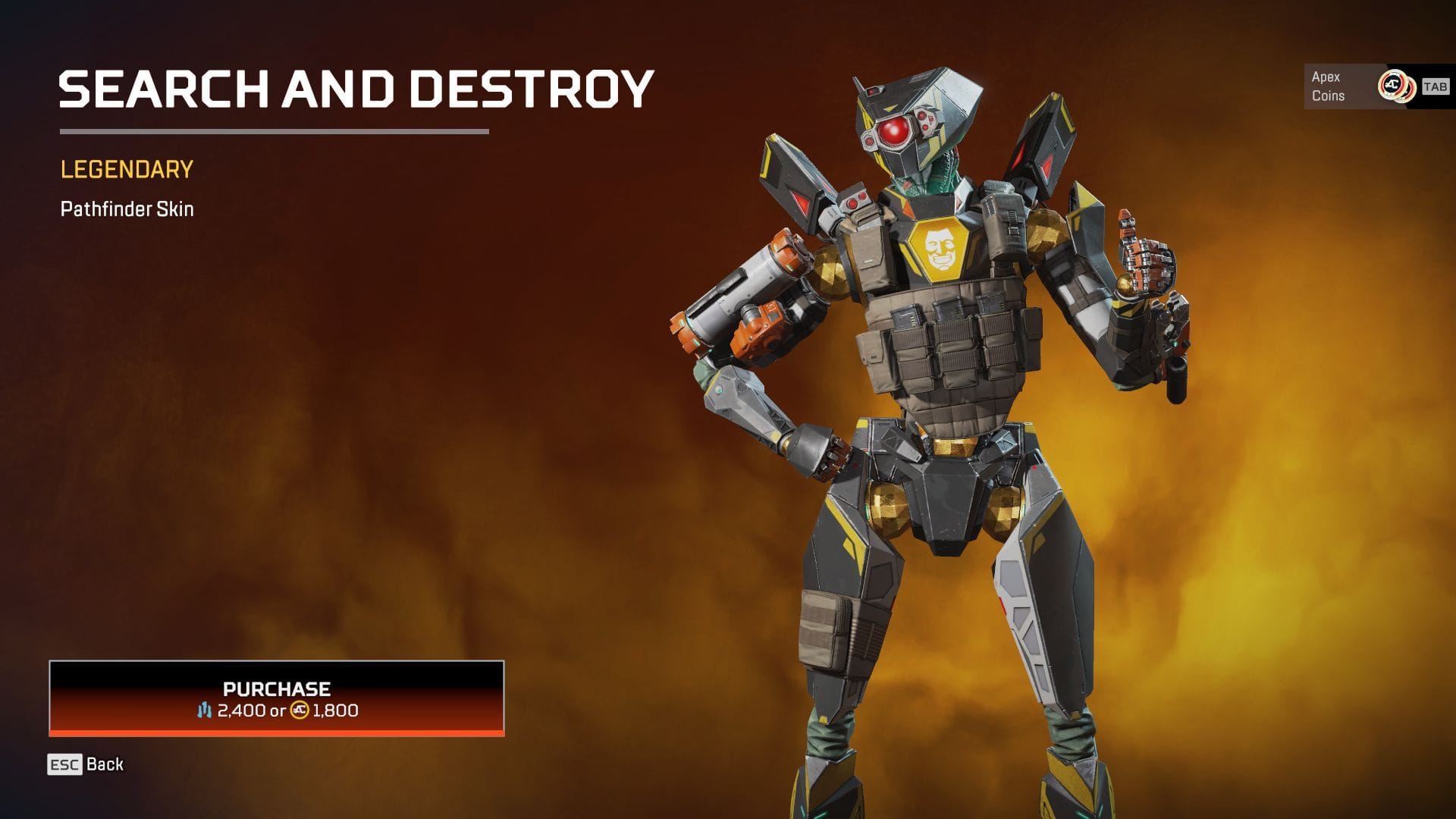
Task: Go Back from the skin preview
Action: [102, 764]
